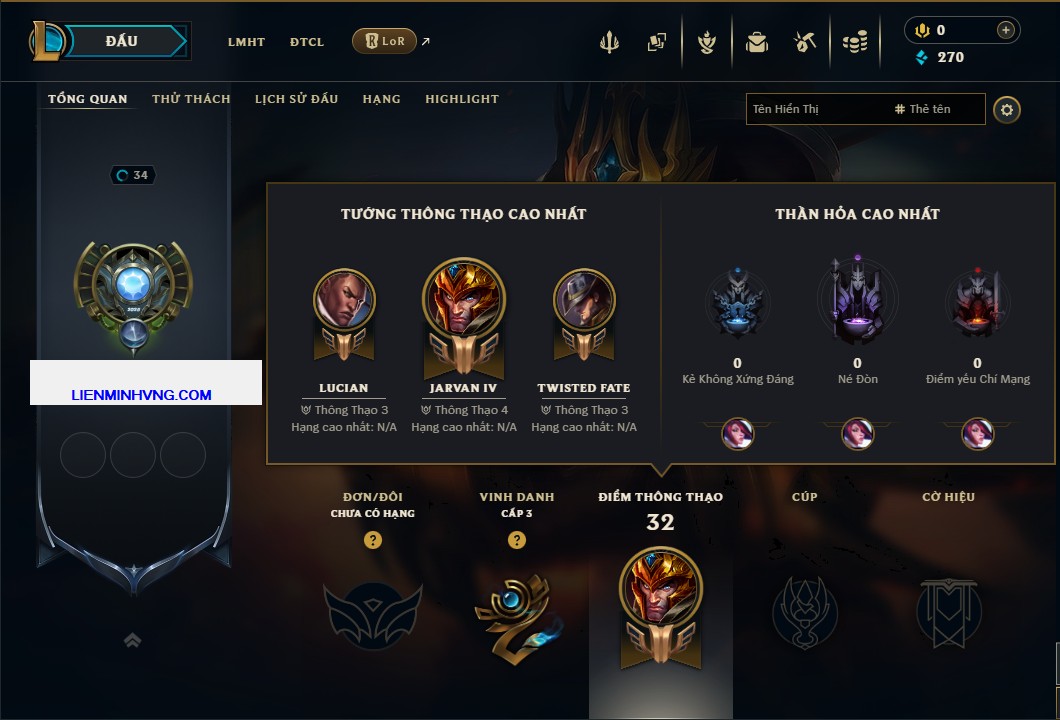Open the TỔNG QUAN profile tab
Viewport: 1060px width, 720px height.
[88, 99]
